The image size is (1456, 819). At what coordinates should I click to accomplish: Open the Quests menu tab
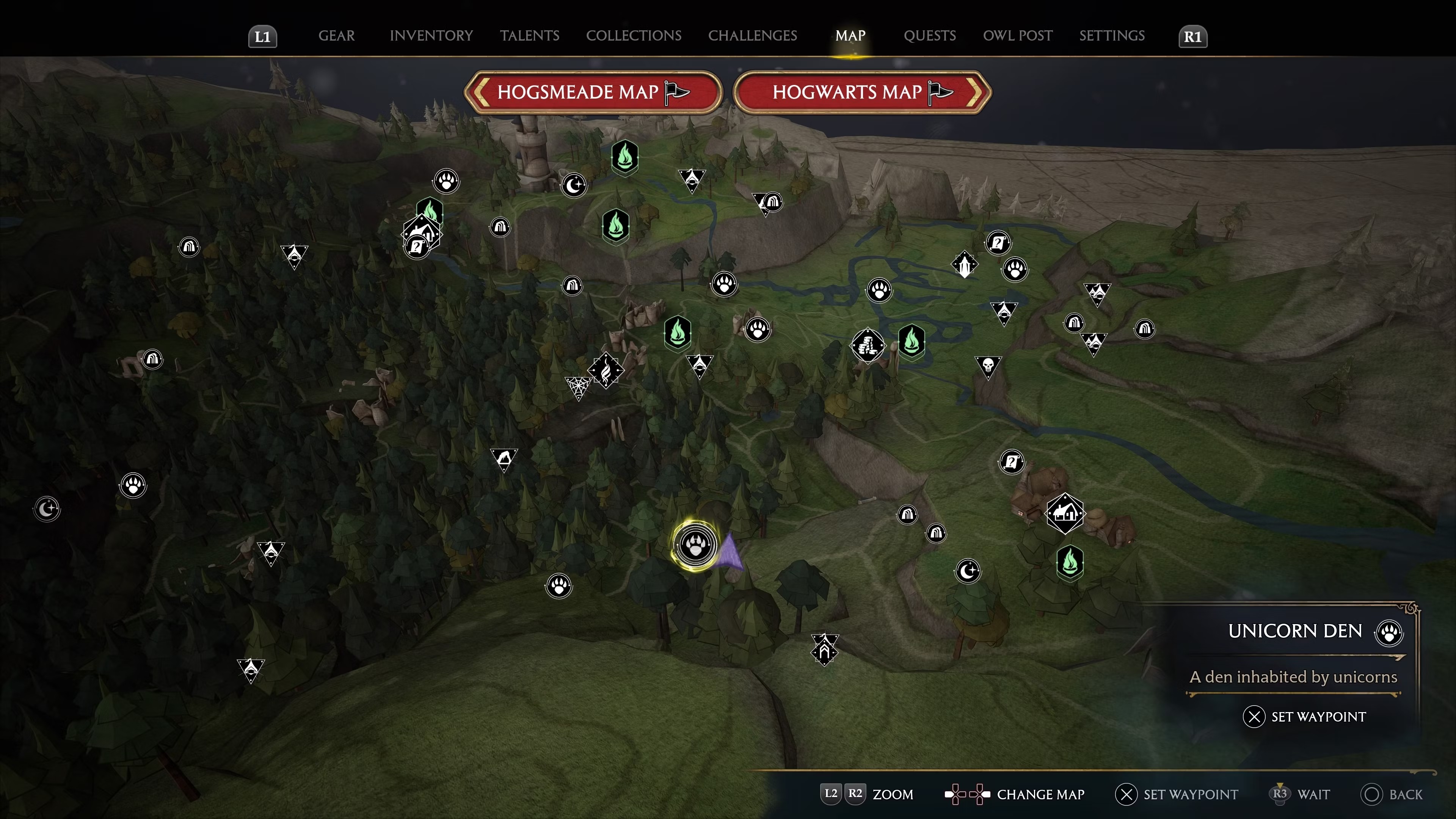coord(930,36)
